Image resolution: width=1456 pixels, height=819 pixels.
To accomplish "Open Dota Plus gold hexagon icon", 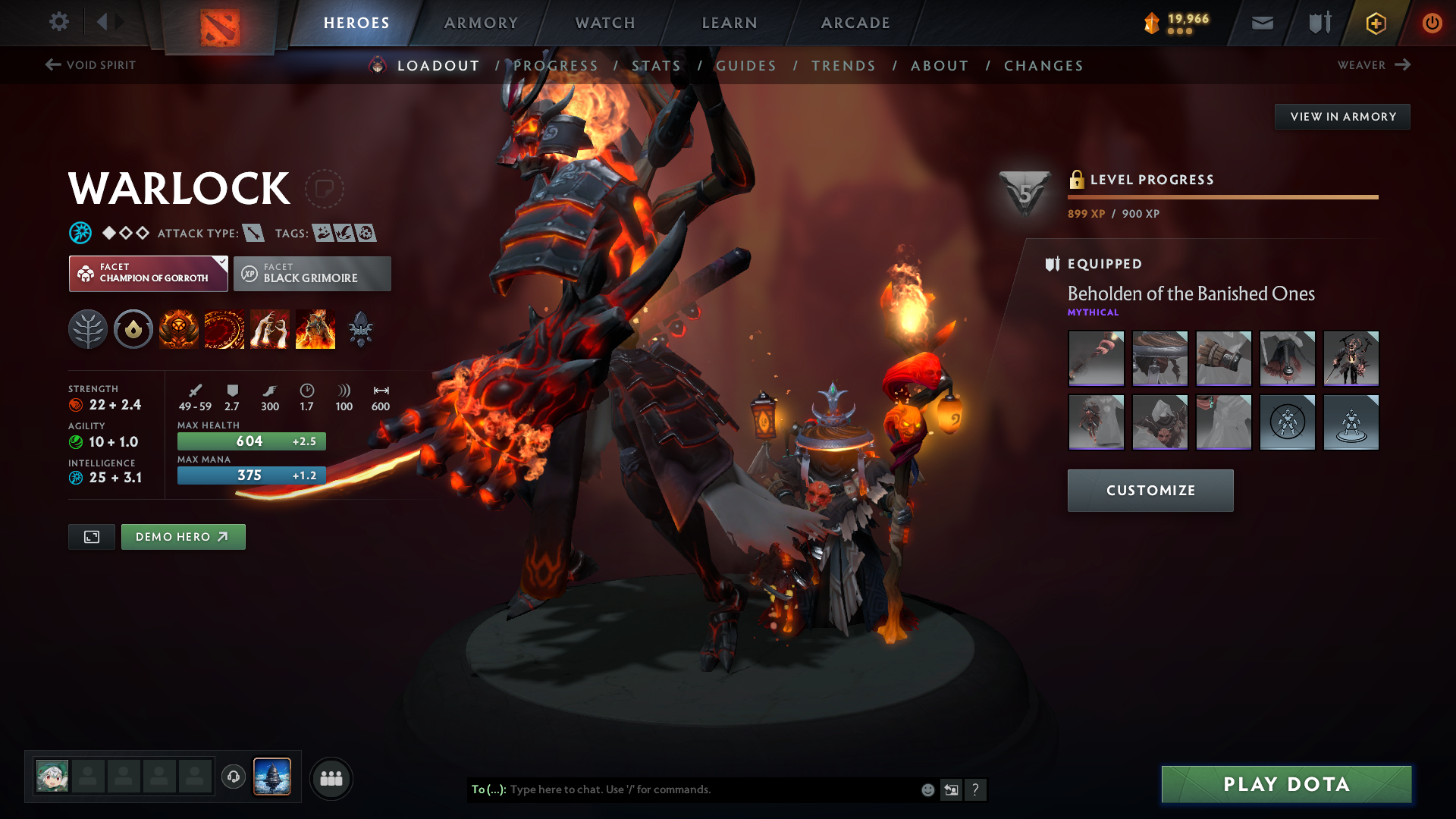I will pos(1375,23).
